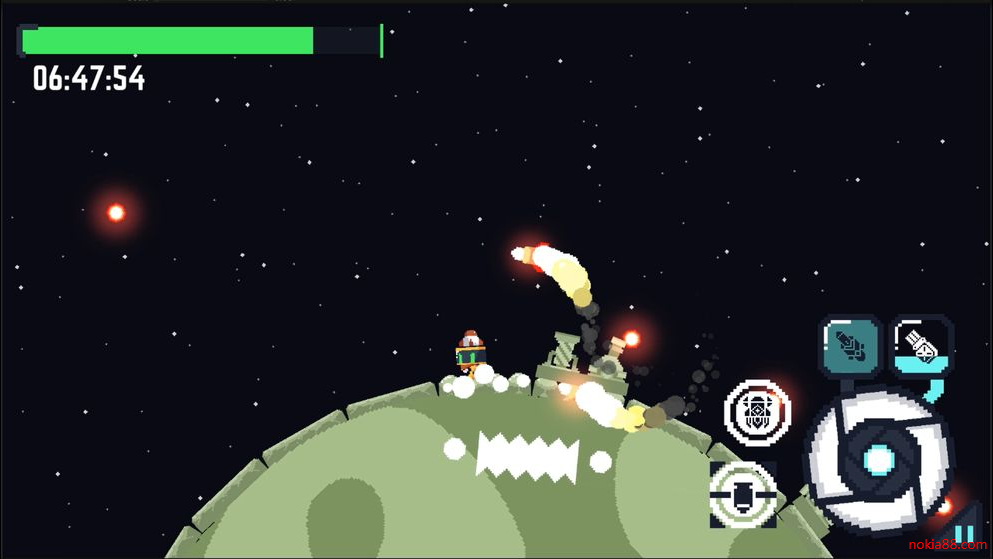Activate the round robot-face ability button
The height and width of the screenshot is (559, 993).
[757, 411]
